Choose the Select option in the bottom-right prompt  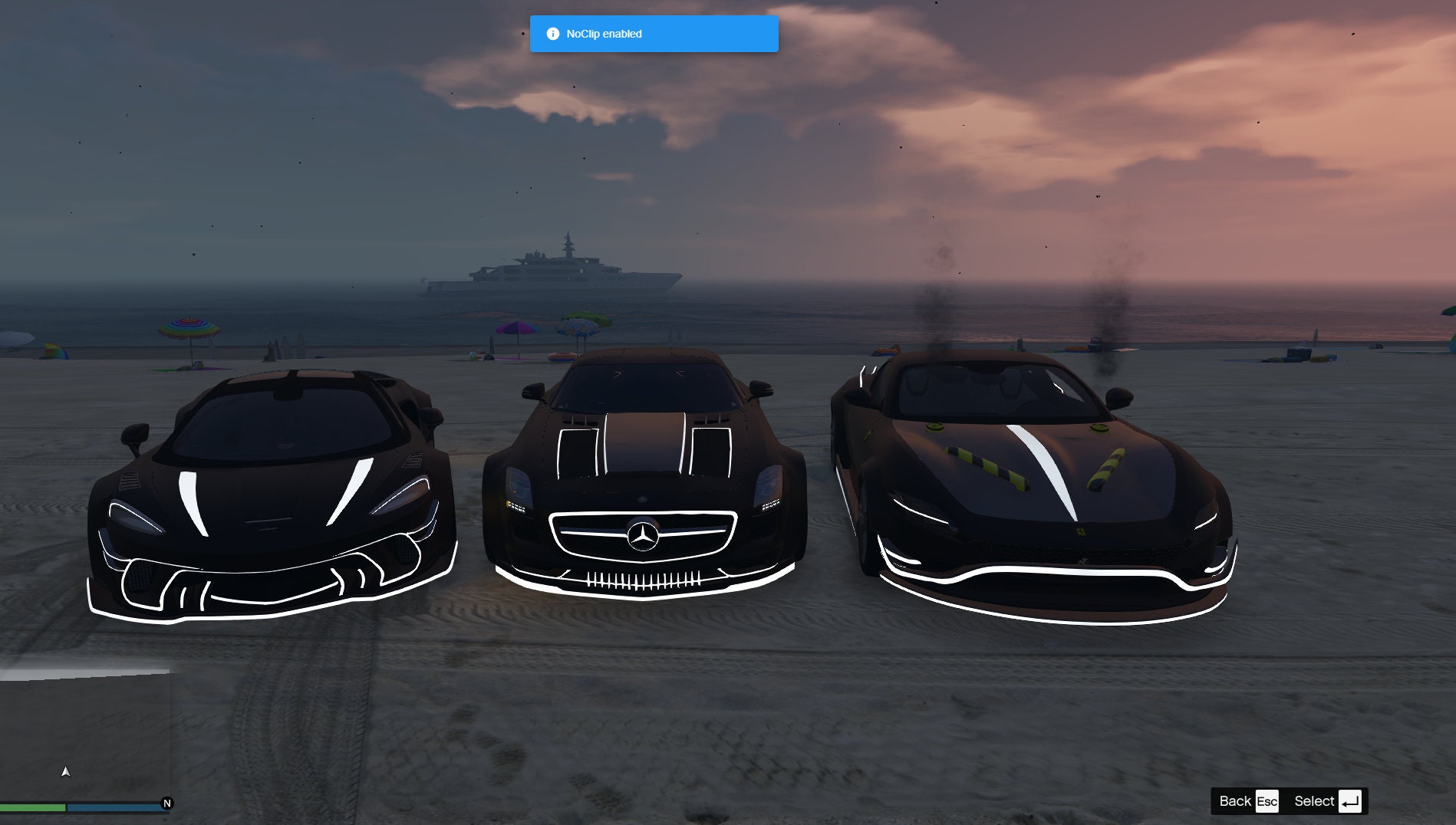[x=1316, y=801]
